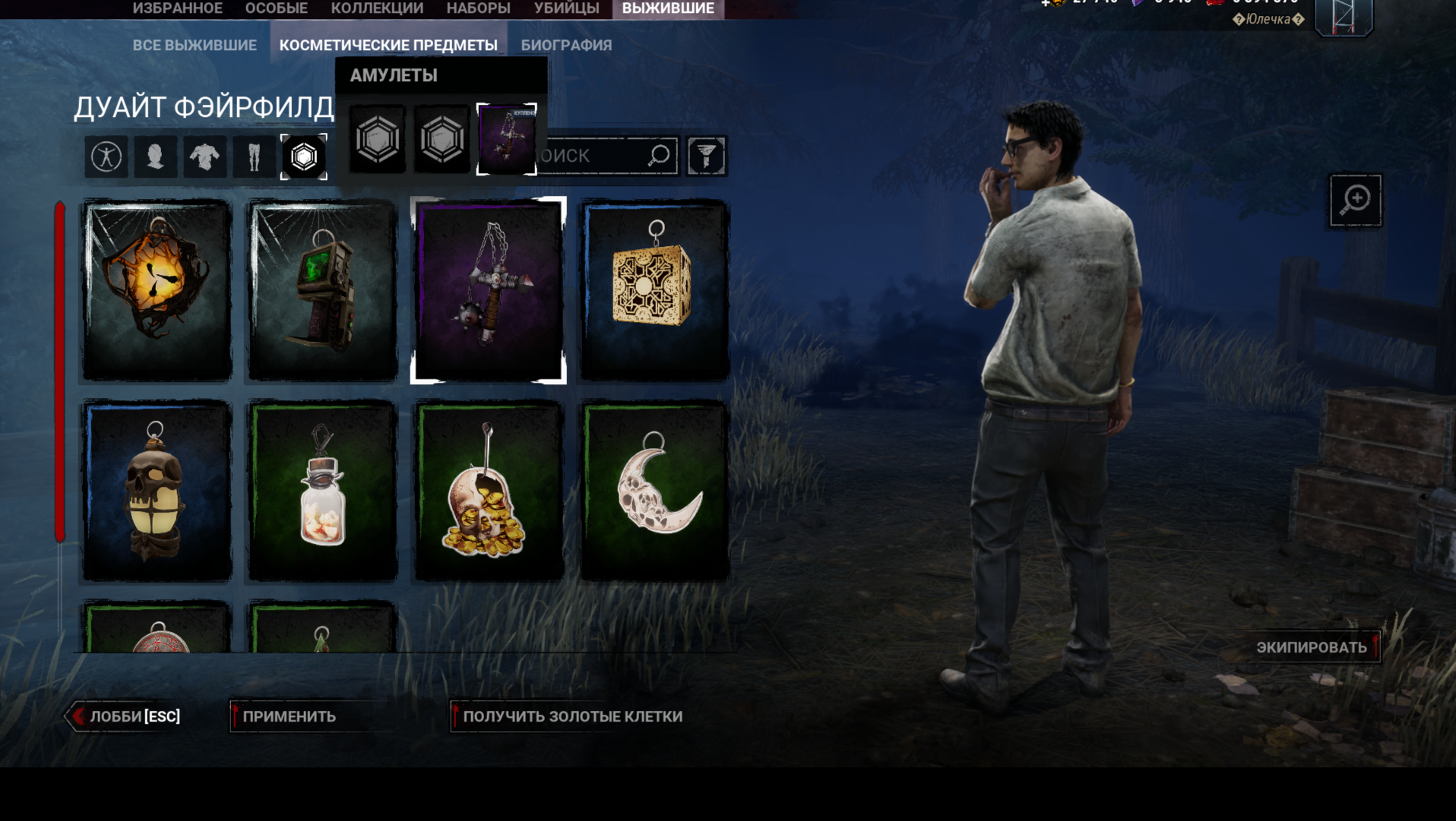Switch to the Особые tab
1456x821 pixels.
276,8
